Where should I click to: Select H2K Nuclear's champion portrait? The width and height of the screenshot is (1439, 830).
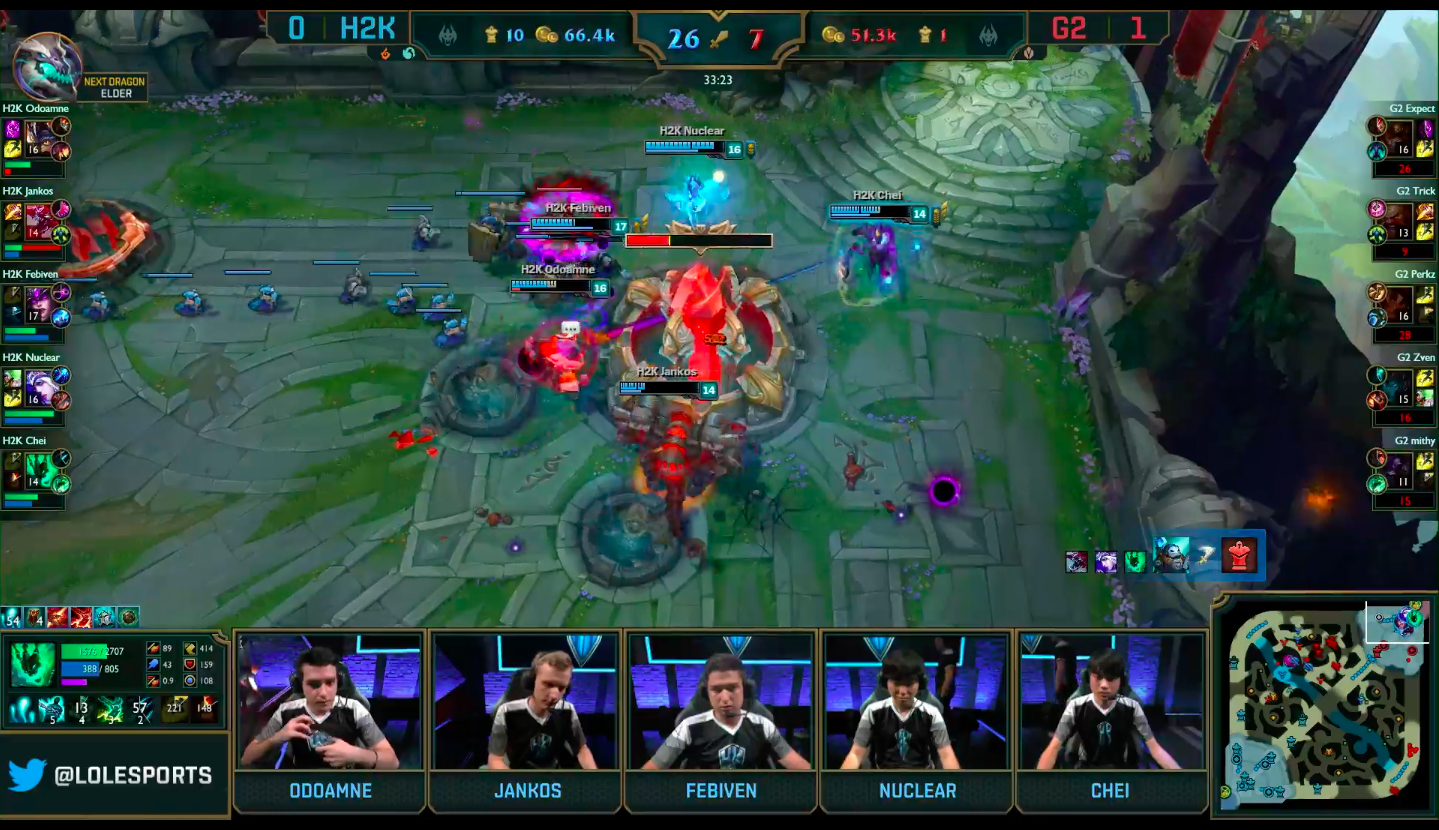40,386
